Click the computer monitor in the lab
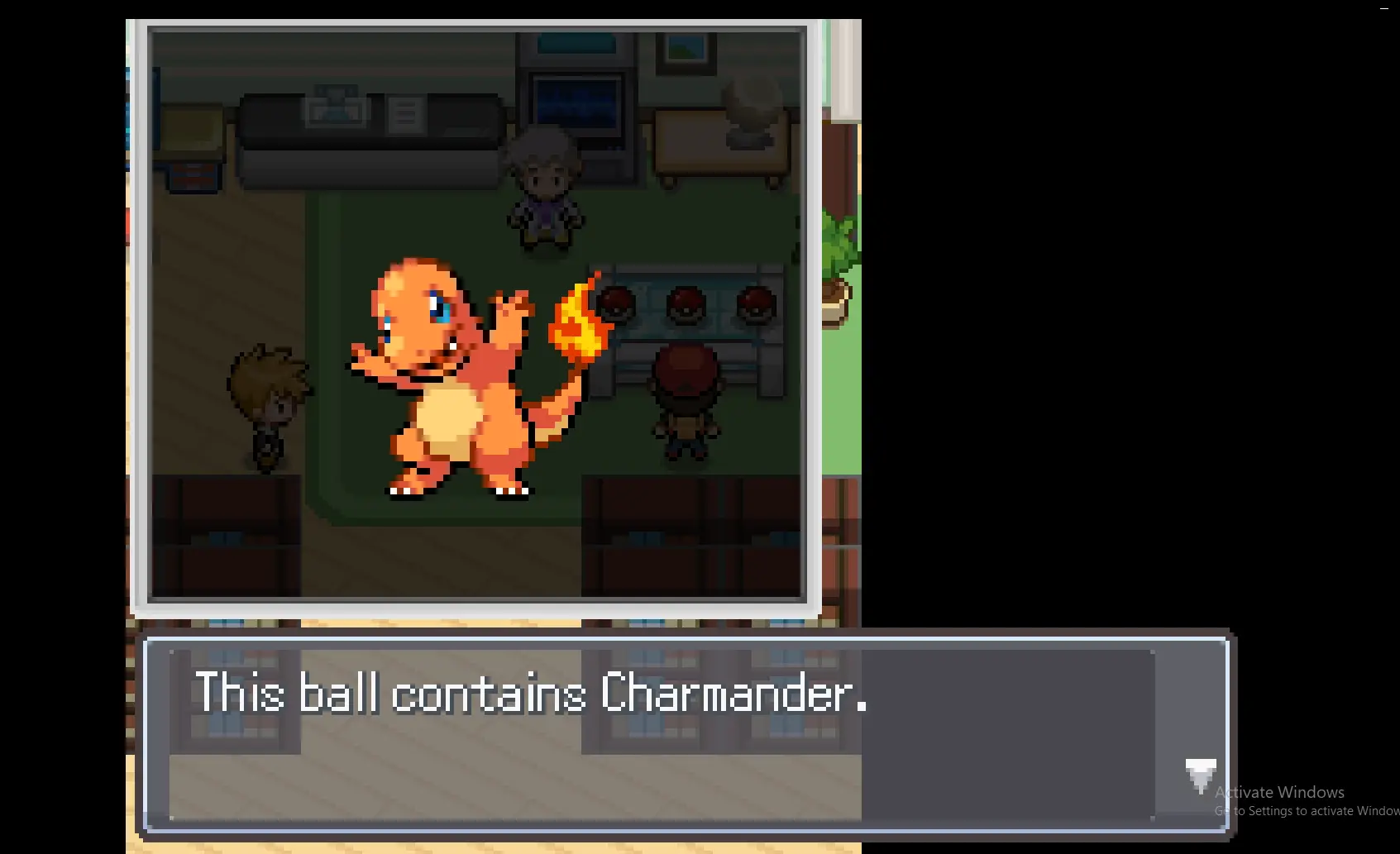 coord(577,103)
